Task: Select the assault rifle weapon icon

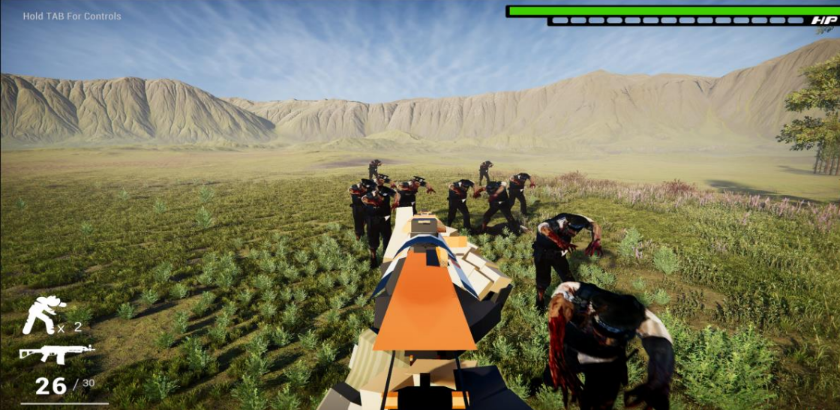Action: click(x=55, y=352)
